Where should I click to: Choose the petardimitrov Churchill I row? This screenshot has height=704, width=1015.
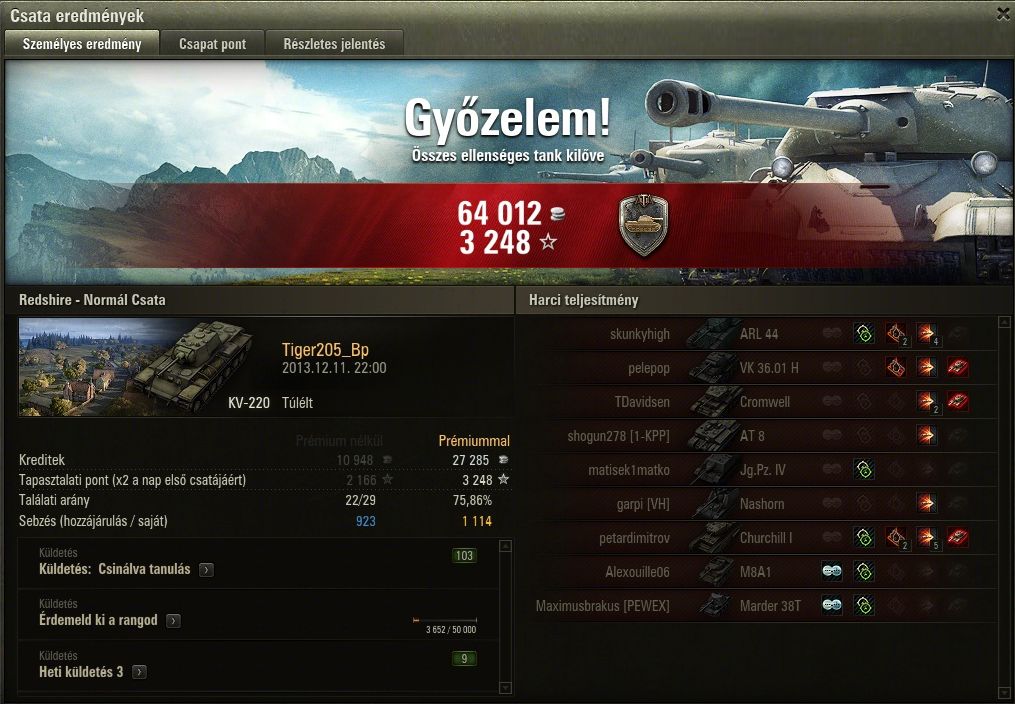click(x=760, y=538)
